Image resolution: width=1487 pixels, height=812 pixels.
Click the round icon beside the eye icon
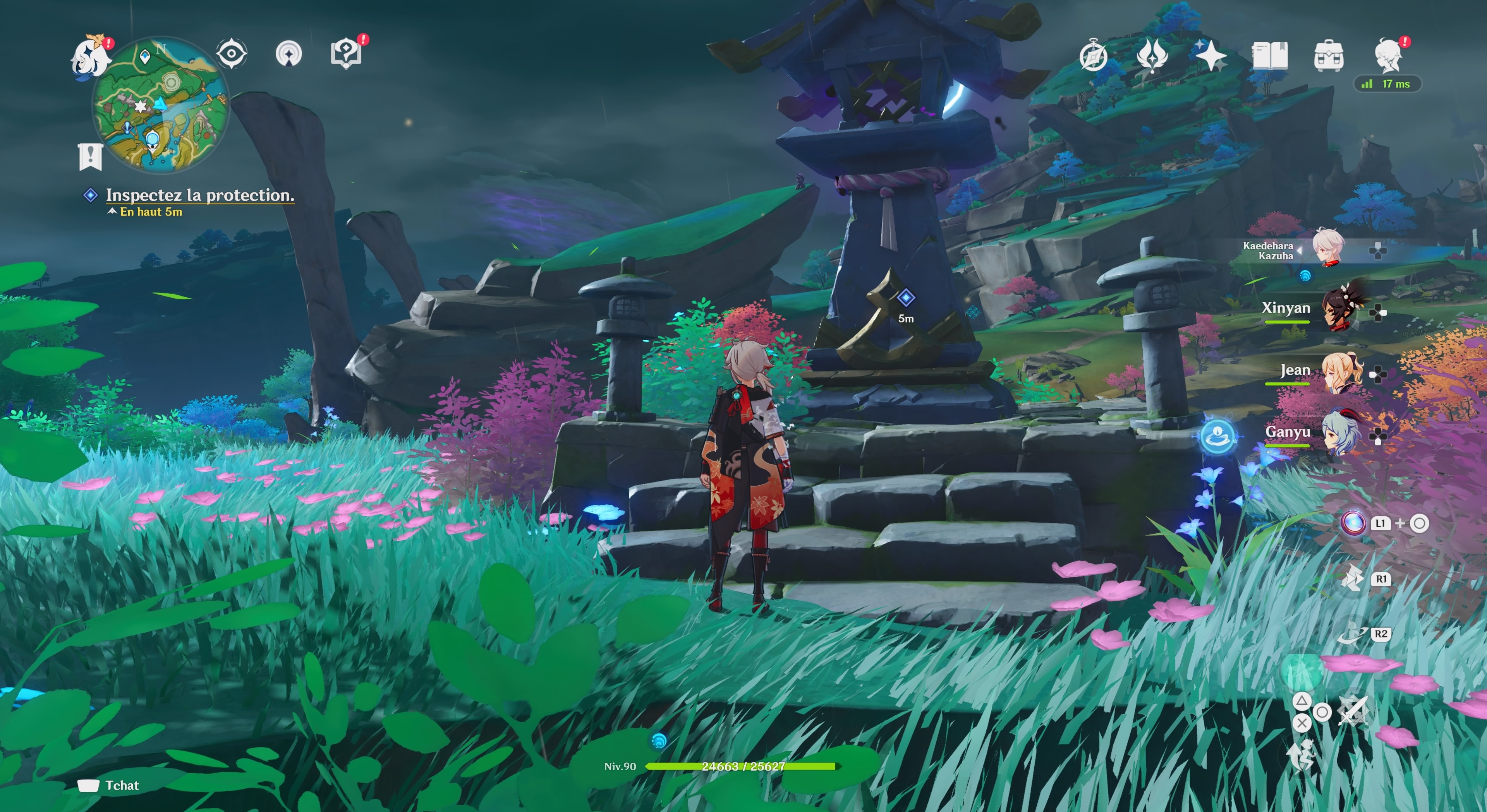(x=288, y=54)
